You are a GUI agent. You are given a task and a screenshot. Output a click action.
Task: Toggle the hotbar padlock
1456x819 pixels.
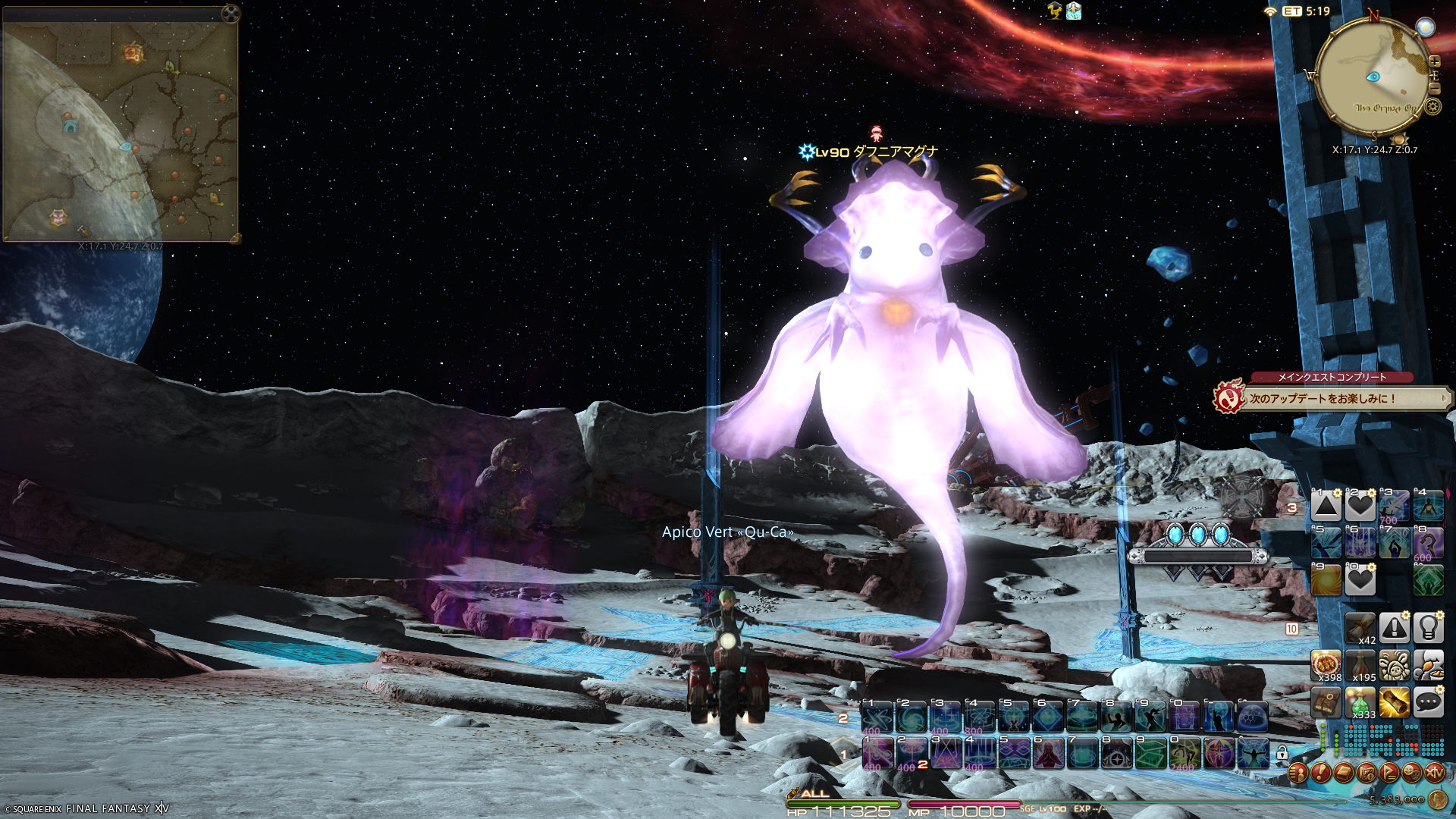pos(1282,753)
